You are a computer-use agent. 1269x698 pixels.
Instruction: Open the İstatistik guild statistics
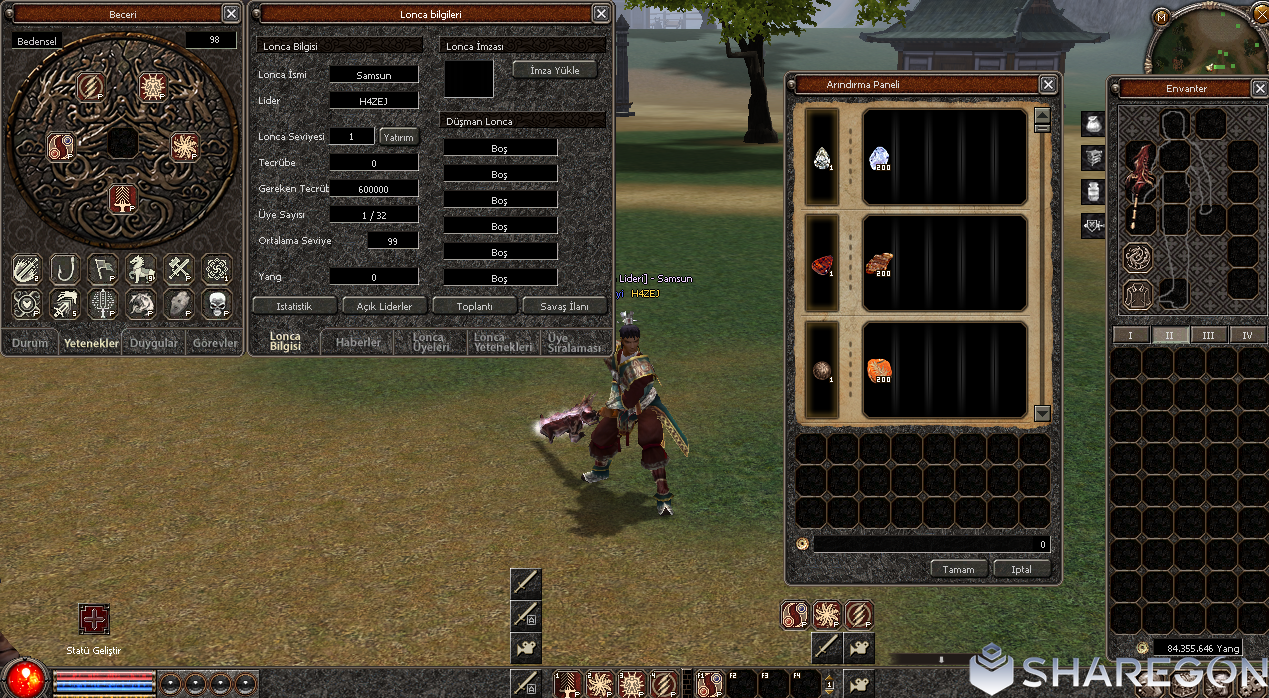click(294, 305)
